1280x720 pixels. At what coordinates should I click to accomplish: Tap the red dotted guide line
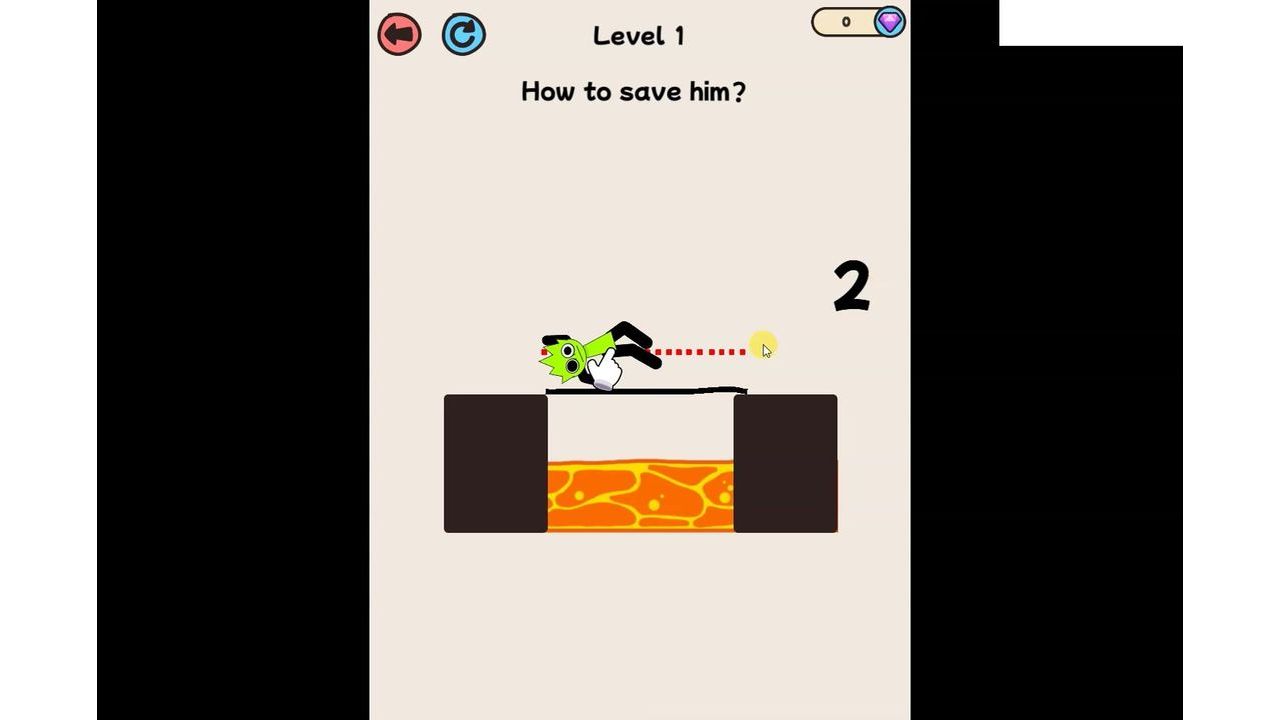pos(700,351)
